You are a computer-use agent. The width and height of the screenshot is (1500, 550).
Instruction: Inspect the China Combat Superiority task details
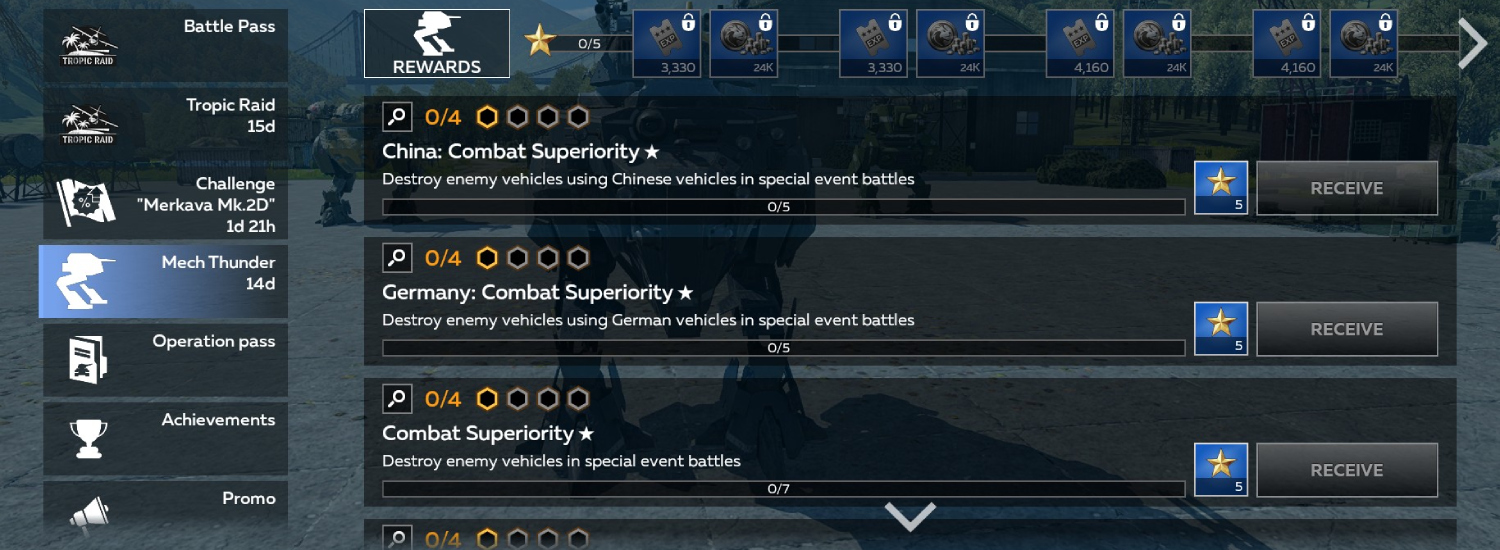tap(397, 117)
